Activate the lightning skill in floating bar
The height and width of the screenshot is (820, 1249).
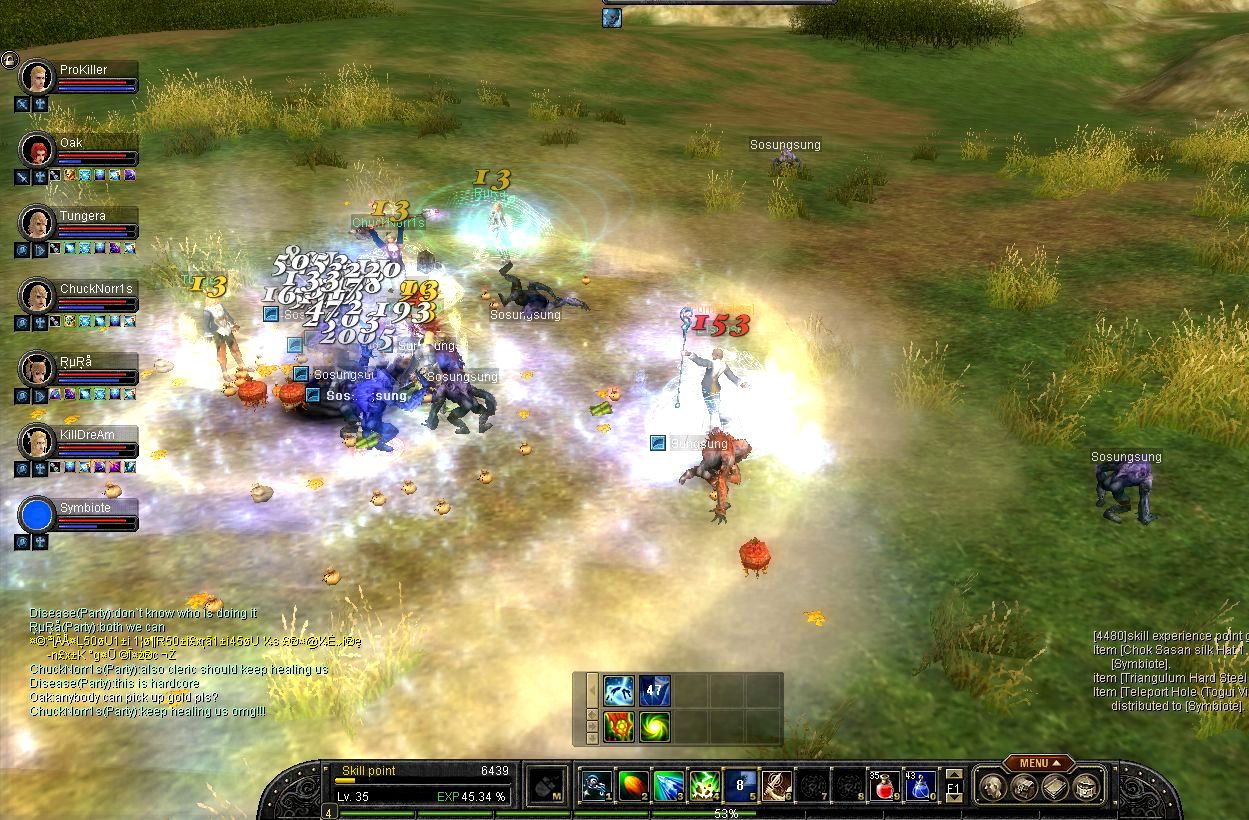pyautogui.click(x=619, y=691)
